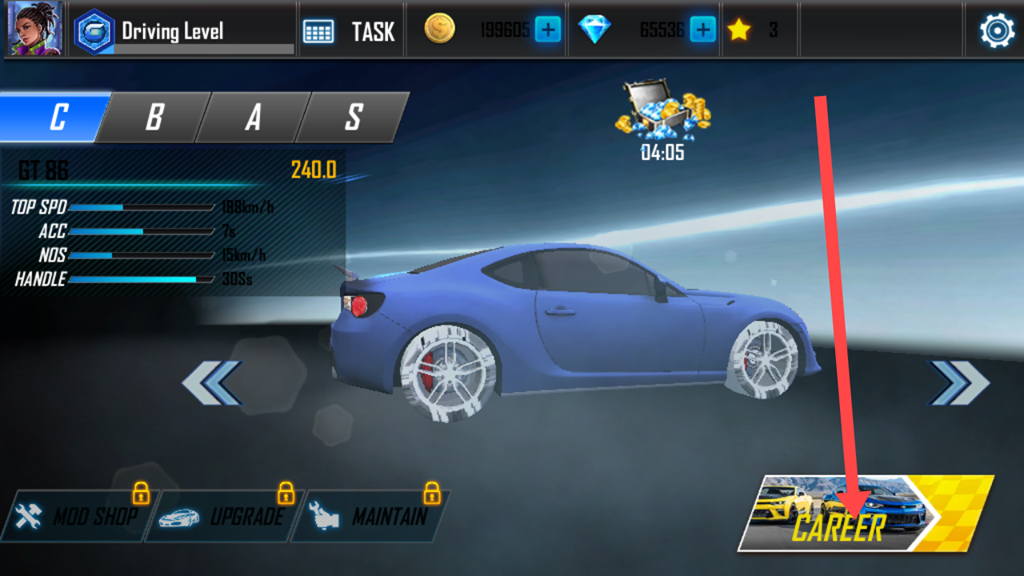Buy more diamonds with plus button
Viewport: 1024px width, 576px height.
click(703, 30)
